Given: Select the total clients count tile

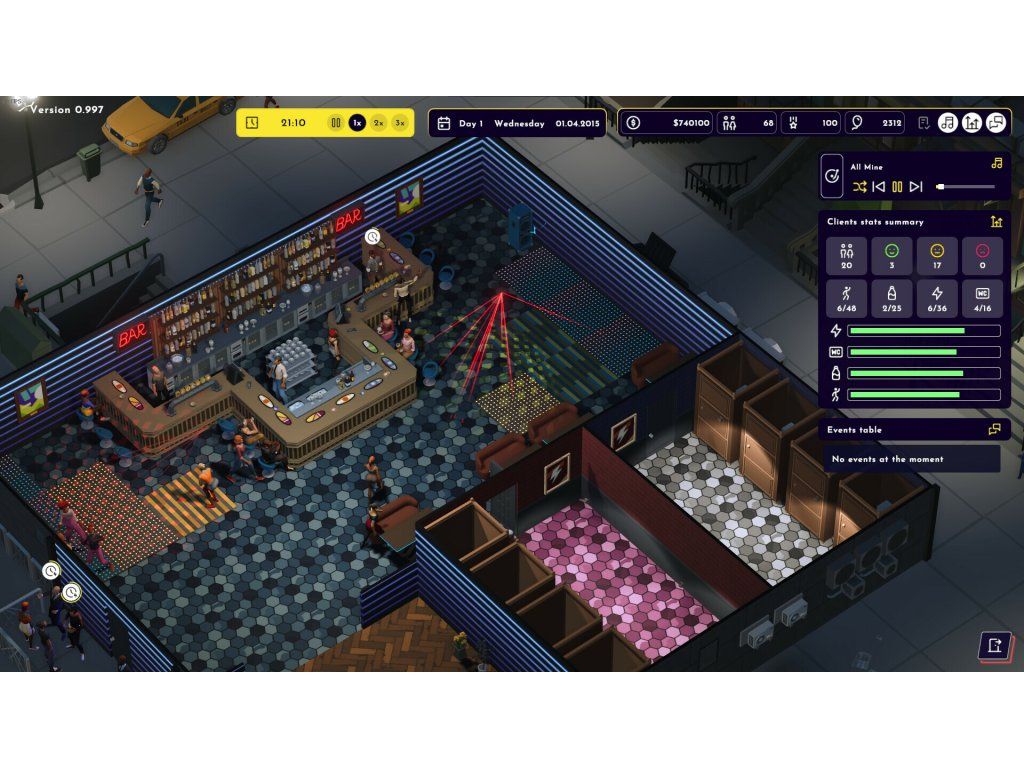Looking at the screenshot, I should click(x=847, y=256).
